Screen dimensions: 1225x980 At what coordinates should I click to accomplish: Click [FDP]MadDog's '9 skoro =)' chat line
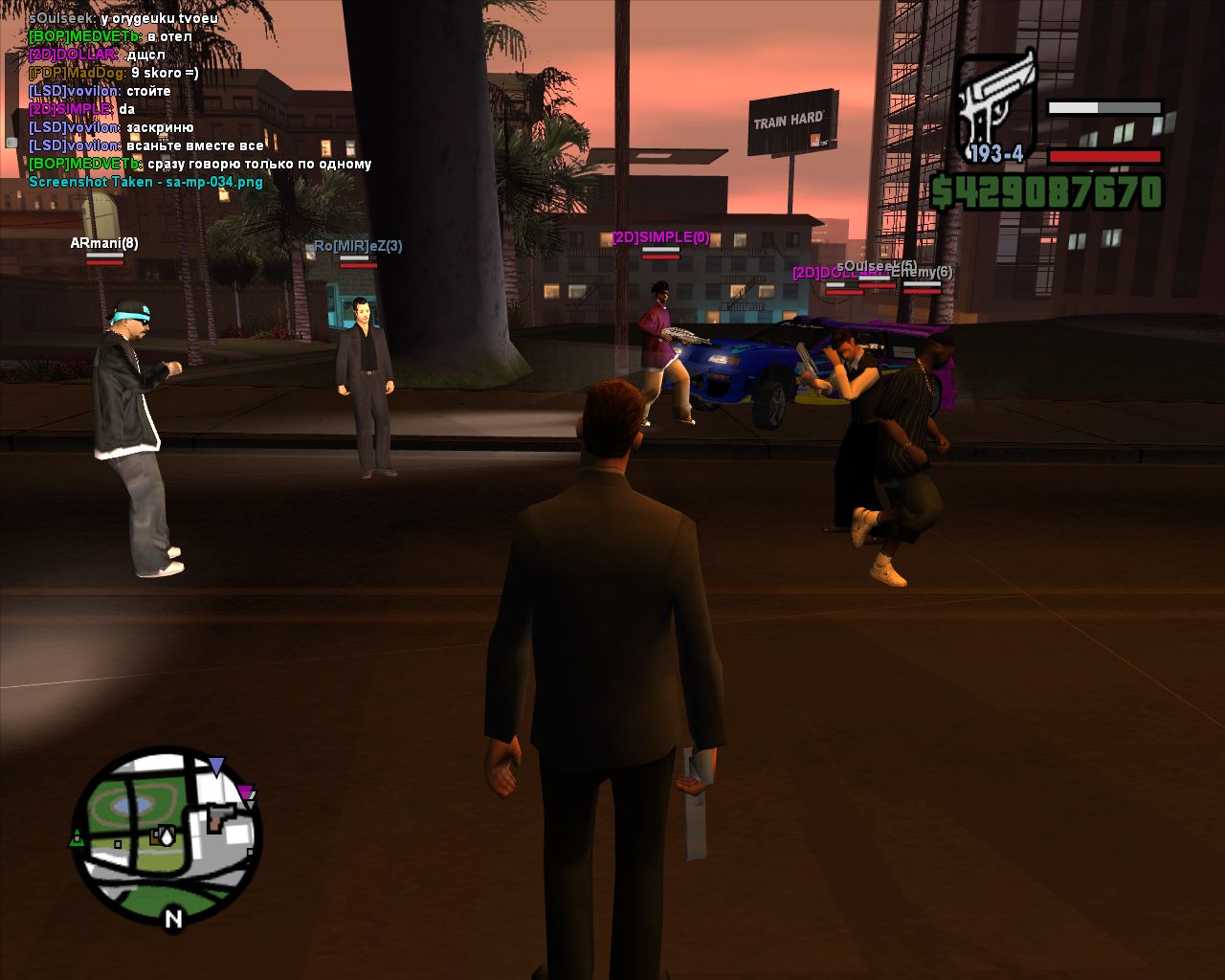(x=114, y=73)
